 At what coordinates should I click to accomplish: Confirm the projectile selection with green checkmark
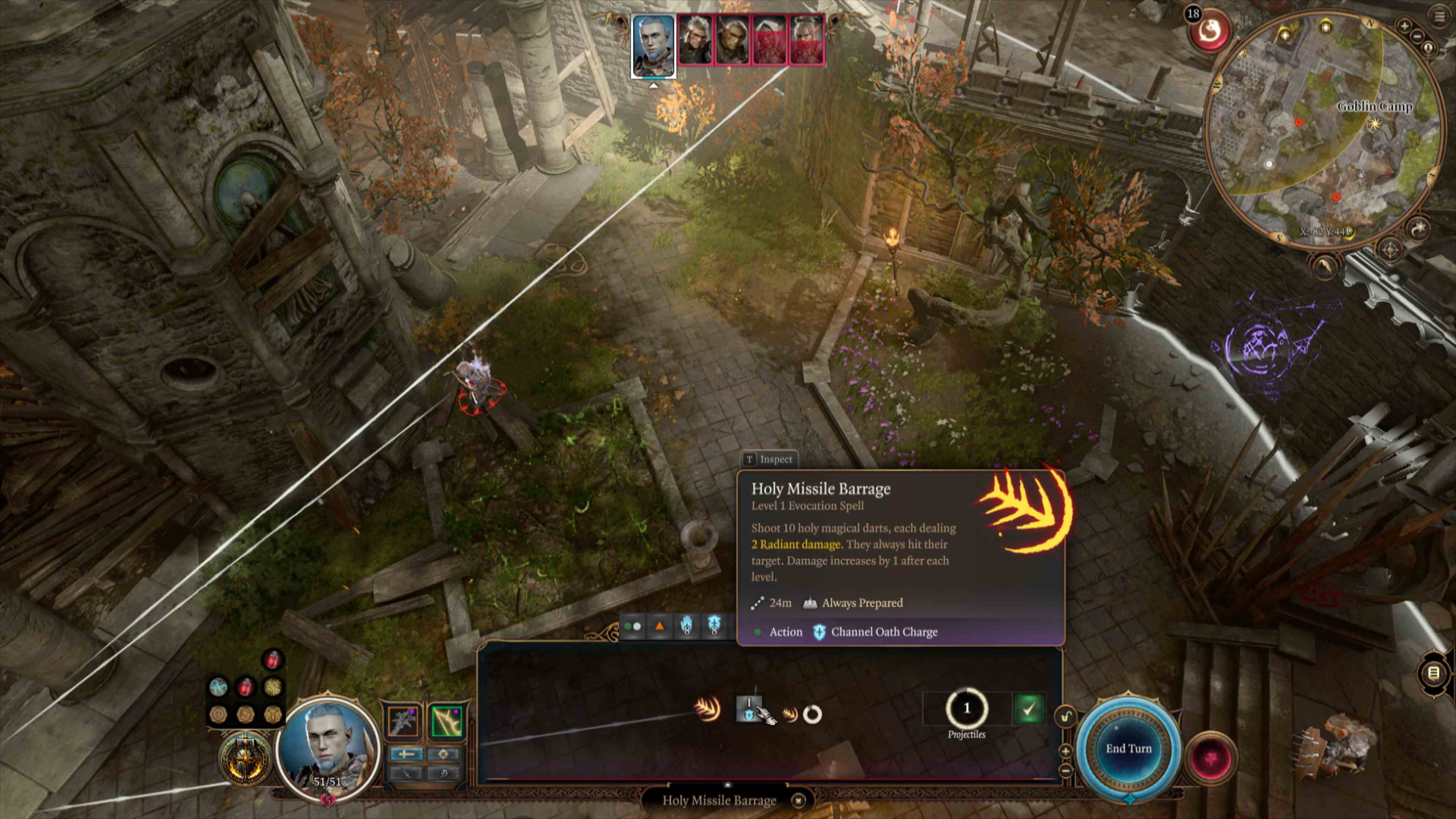click(x=1028, y=709)
